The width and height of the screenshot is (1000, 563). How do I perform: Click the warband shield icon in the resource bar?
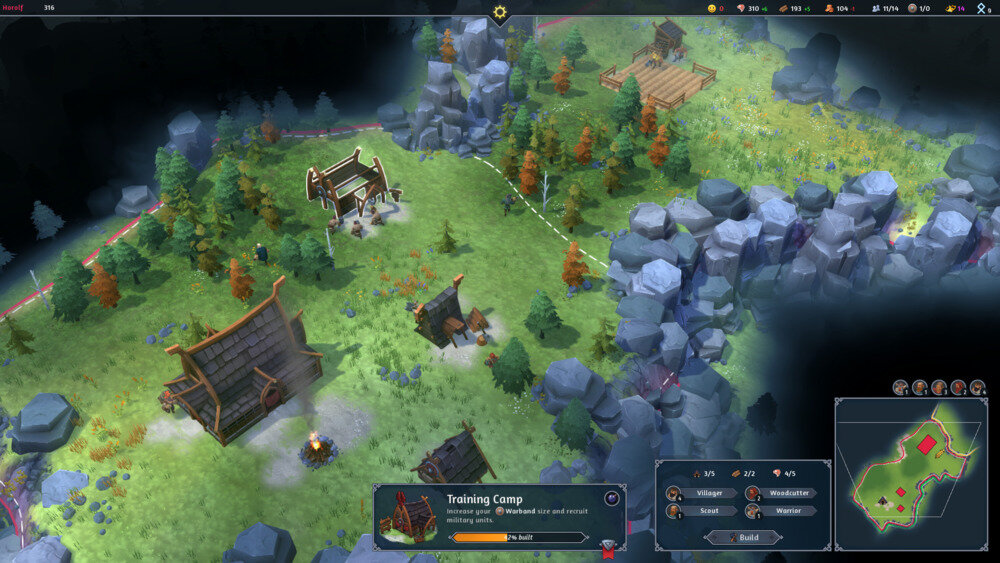coord(911,8)
